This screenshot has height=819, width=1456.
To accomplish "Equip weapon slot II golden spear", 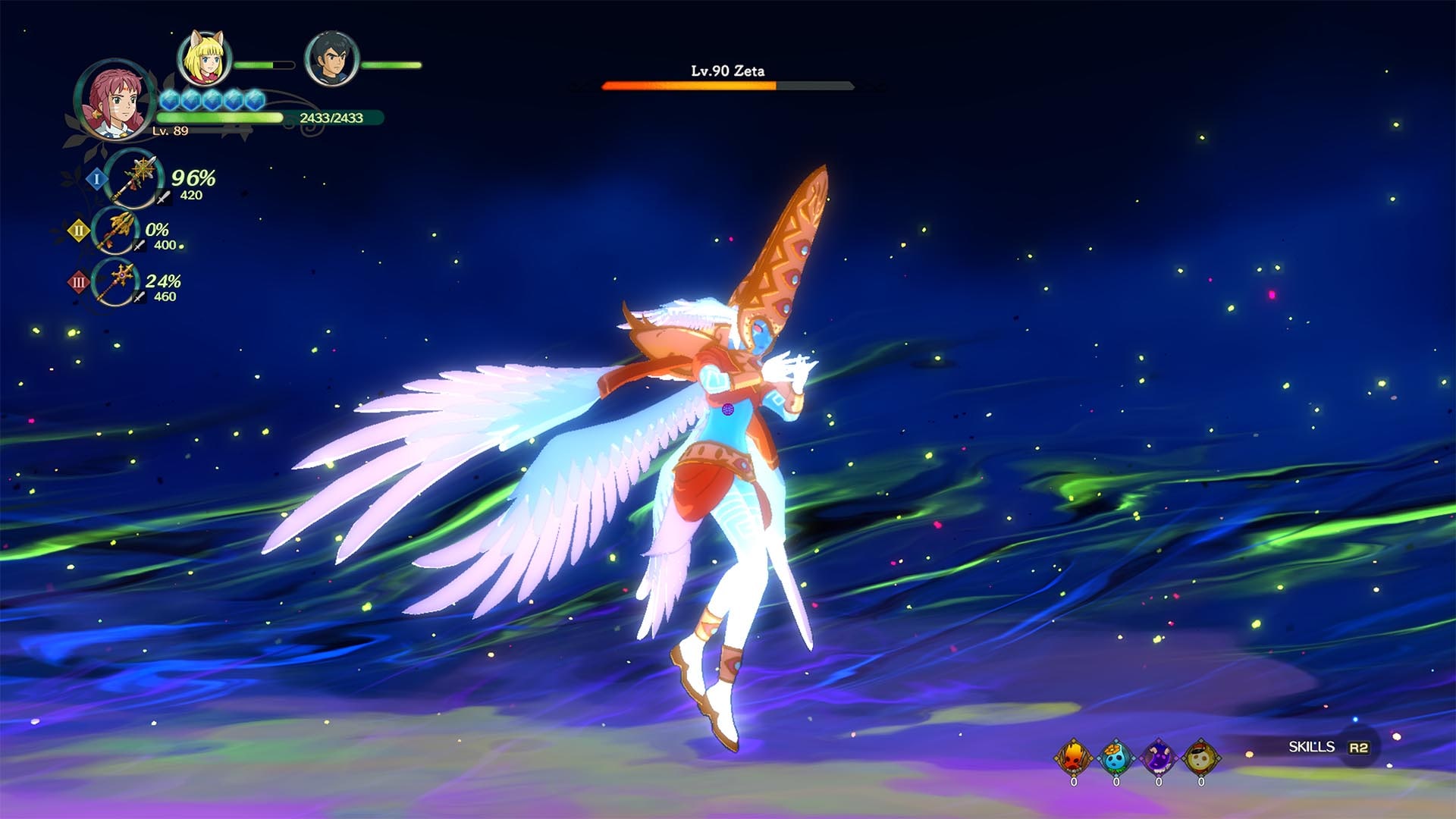I will click(115, 231).
